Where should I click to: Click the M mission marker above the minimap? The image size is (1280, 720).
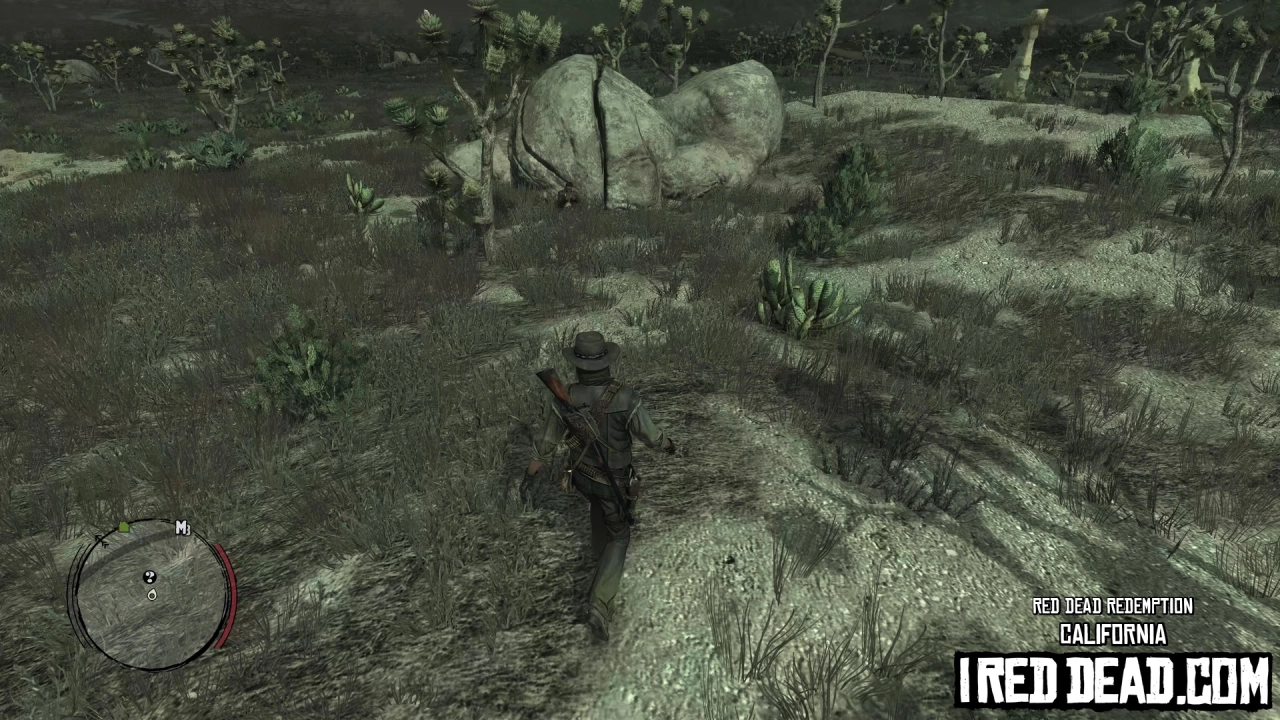[182, 528]
